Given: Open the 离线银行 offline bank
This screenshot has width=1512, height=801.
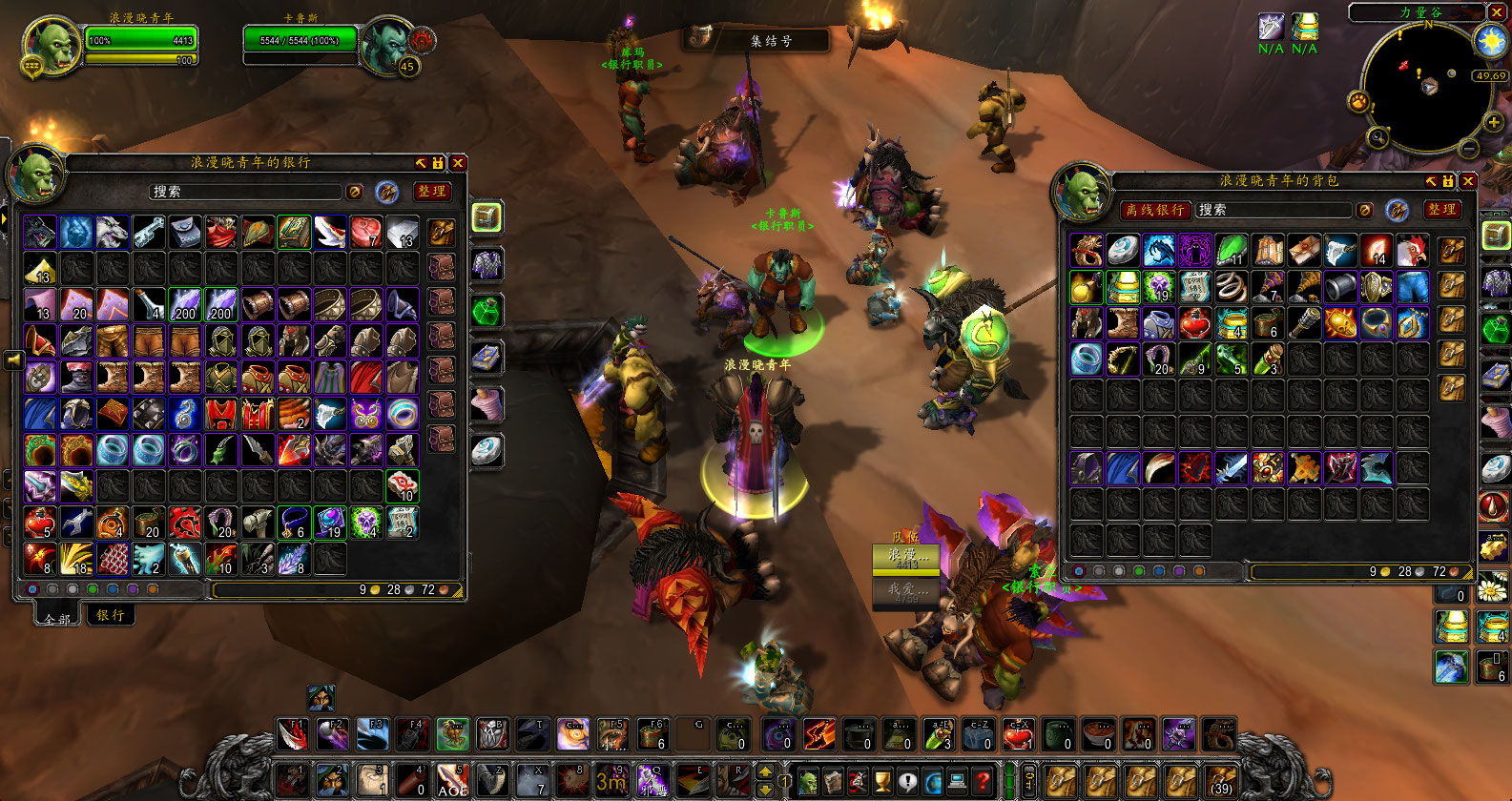Looking at the screenshot, I should 1154,210.
